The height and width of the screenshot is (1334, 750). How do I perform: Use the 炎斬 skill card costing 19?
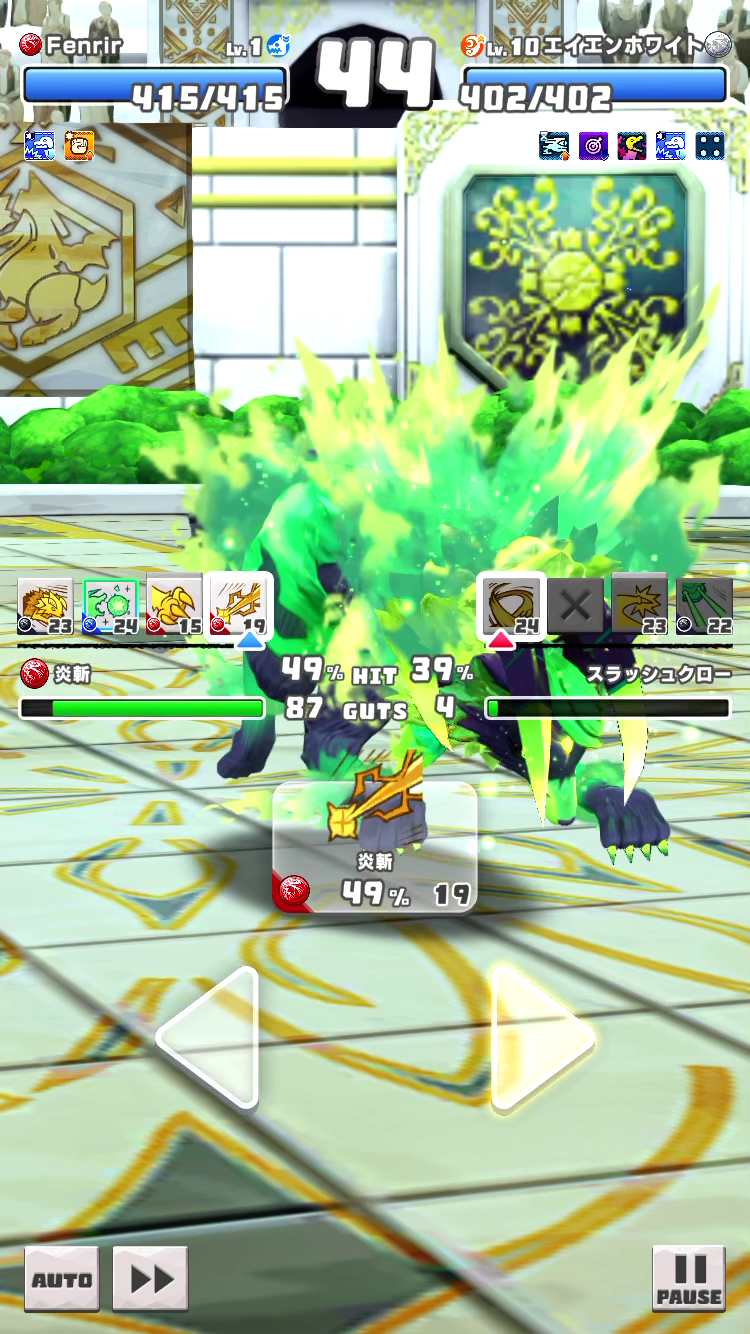click(x=374, y=846)
